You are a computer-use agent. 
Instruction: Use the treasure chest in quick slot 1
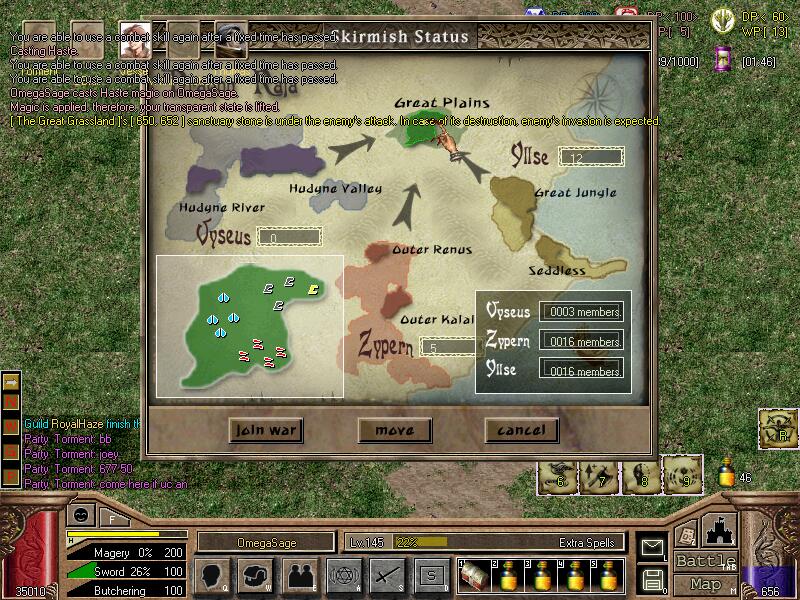click(x=473, y=576)
